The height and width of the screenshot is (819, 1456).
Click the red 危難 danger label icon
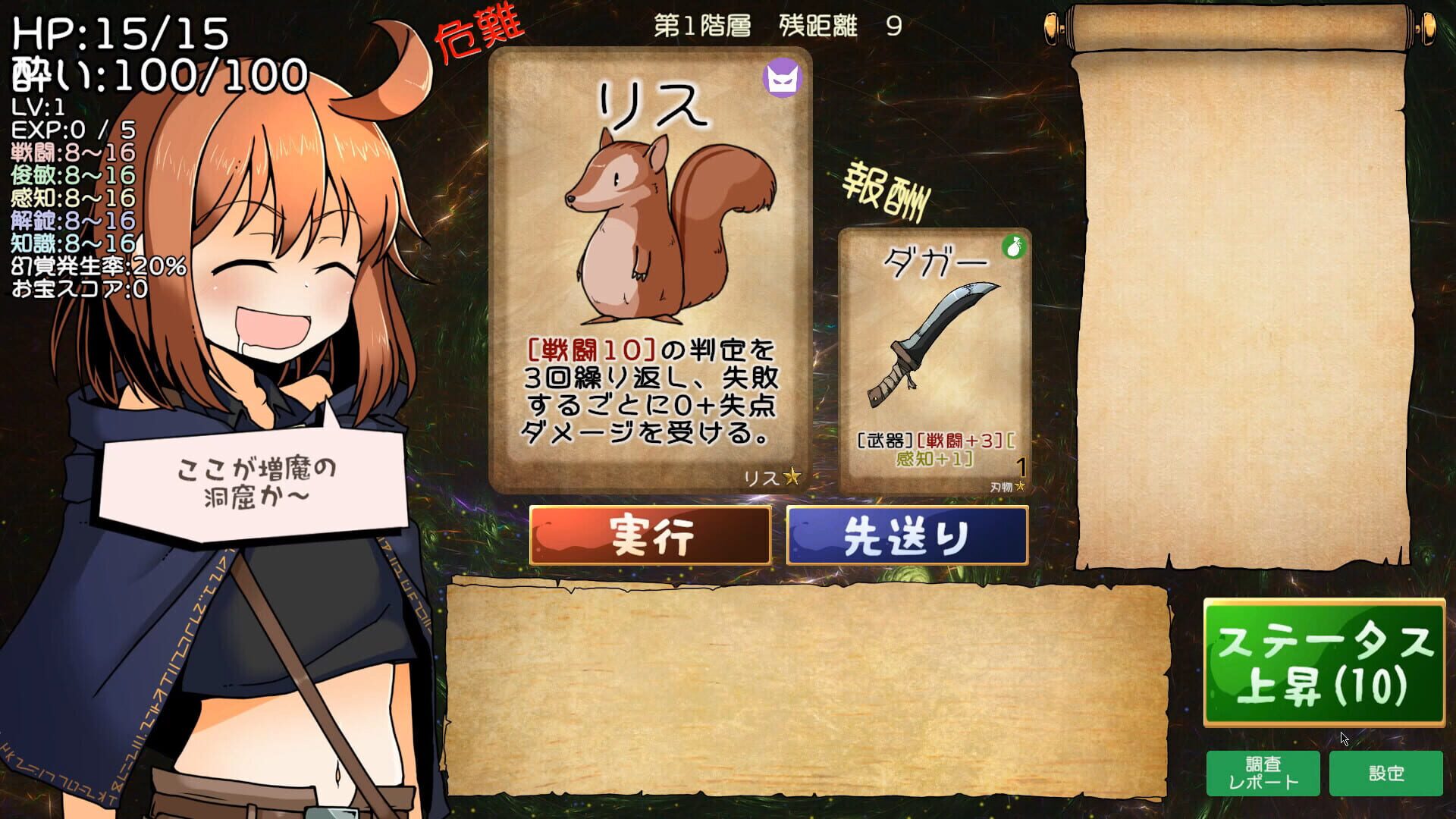(x=480, y=30)
